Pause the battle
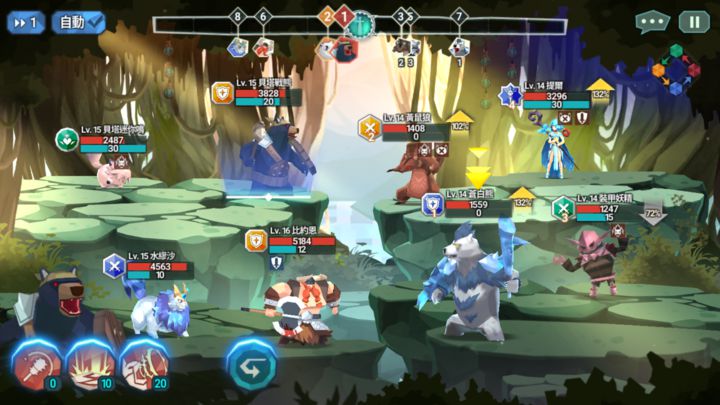 (693, 21)
